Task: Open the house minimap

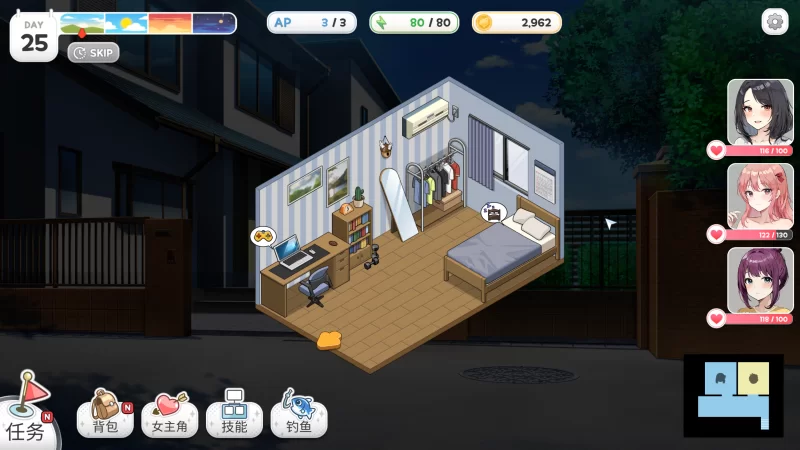Action: point(733,395)
